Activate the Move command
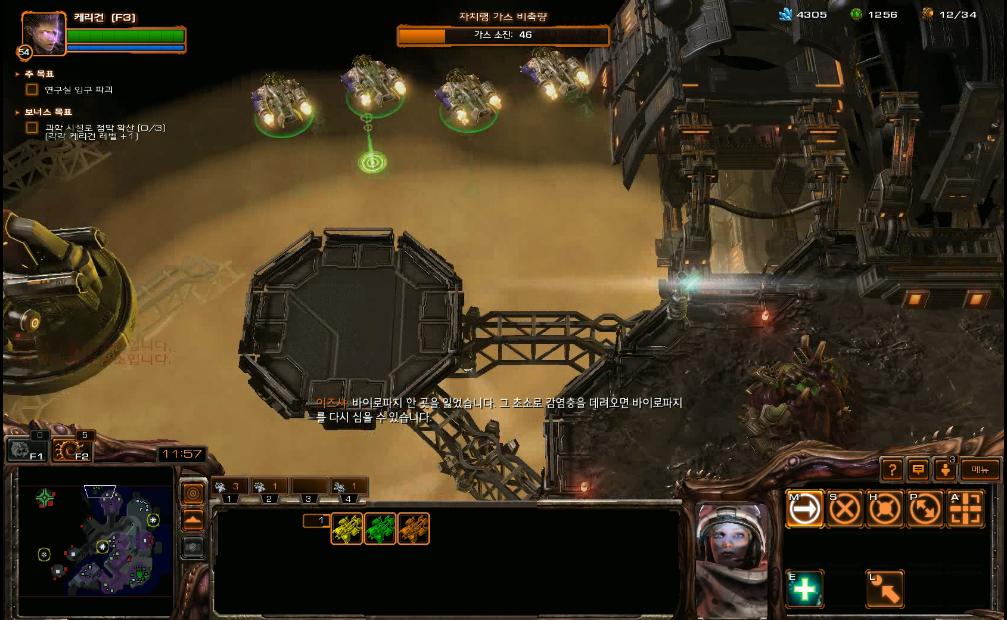The width and height of the screenshot is (1007, 620). click(804, 509)
